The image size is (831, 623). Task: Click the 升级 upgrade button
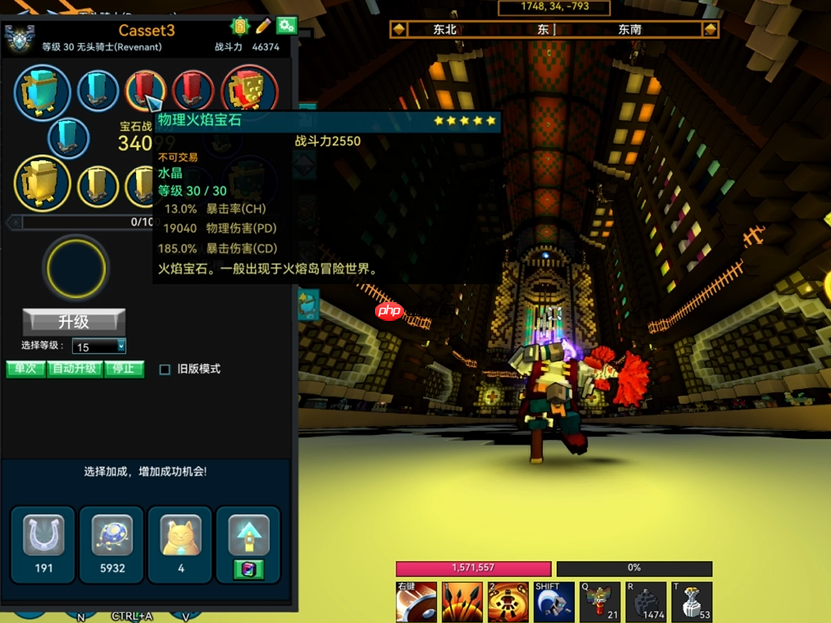[74, 322]
